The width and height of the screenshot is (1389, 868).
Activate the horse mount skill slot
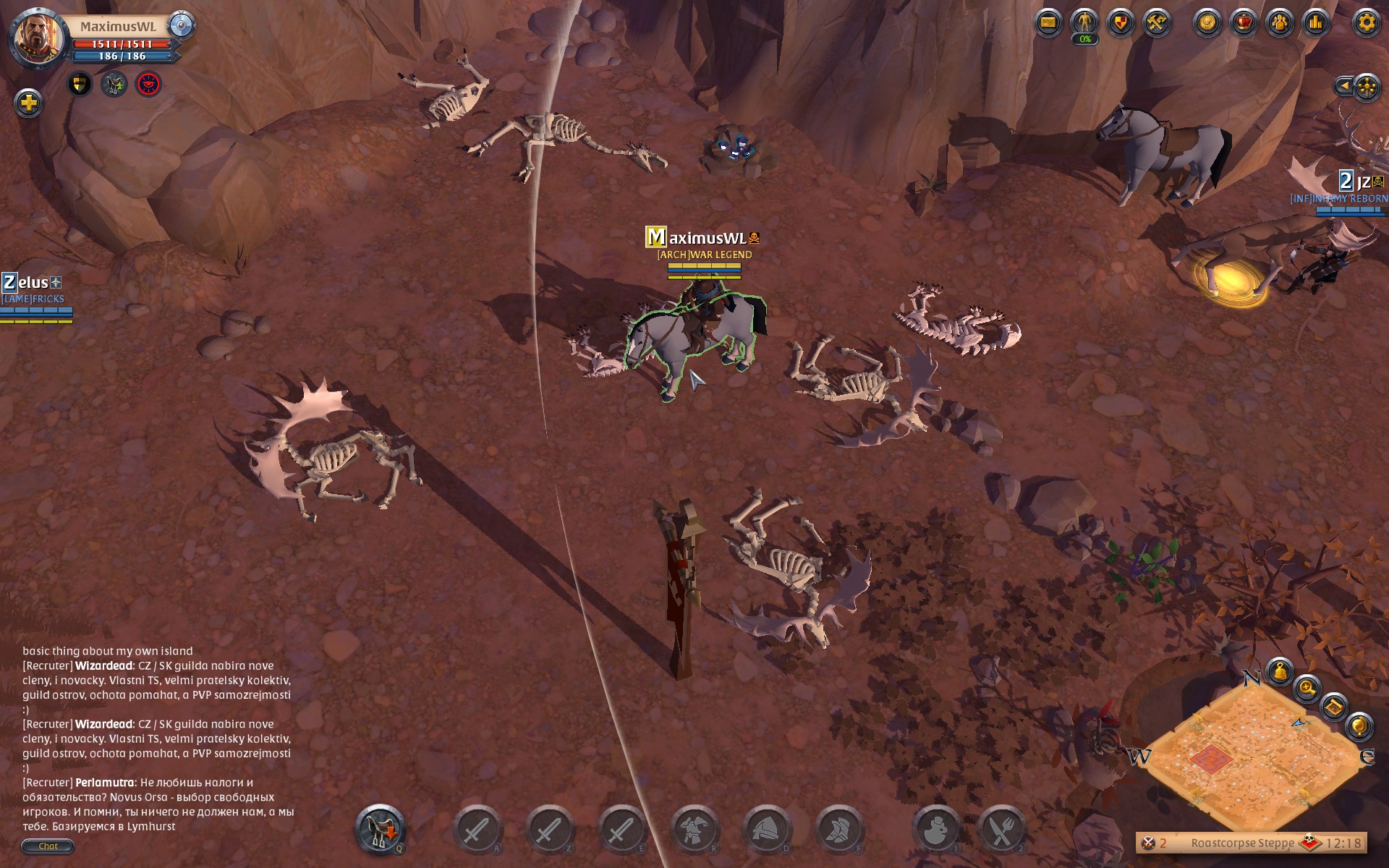(x=380, y=829)
